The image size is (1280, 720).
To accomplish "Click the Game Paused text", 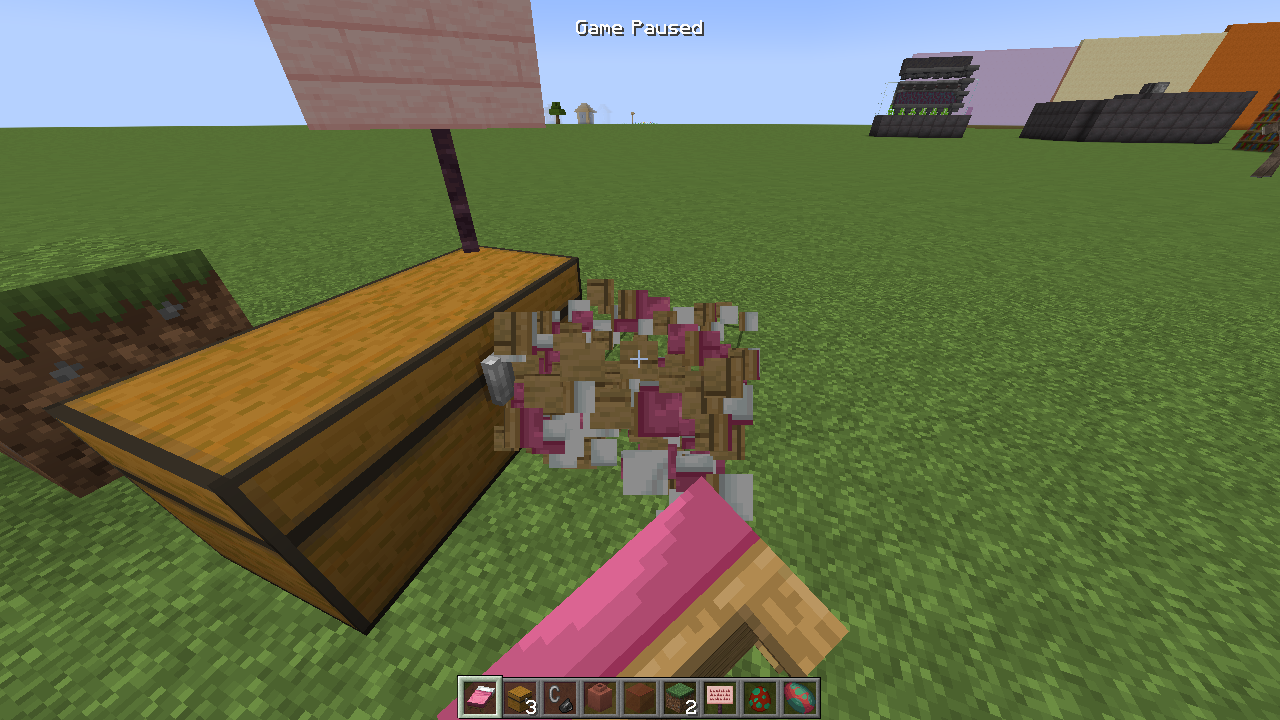I will tap(640, 28).
